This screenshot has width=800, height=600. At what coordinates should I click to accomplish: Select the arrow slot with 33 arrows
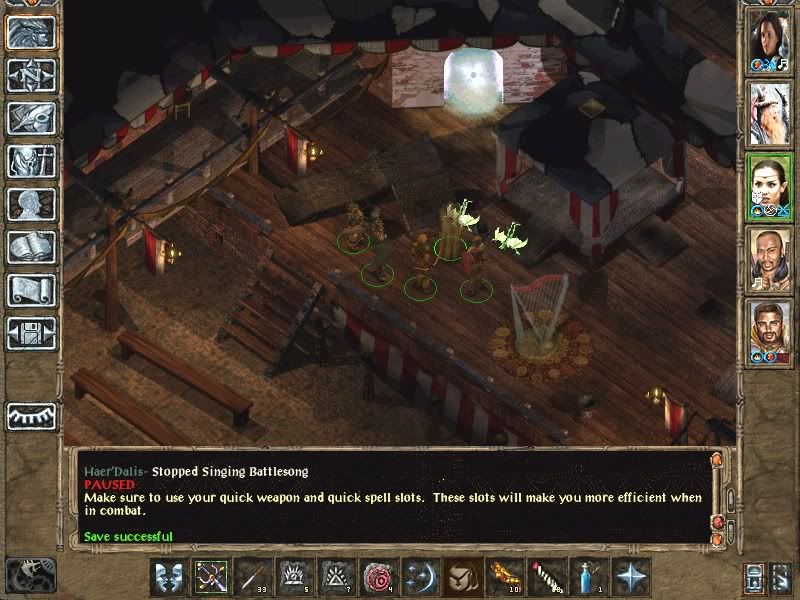coord(253,577)
